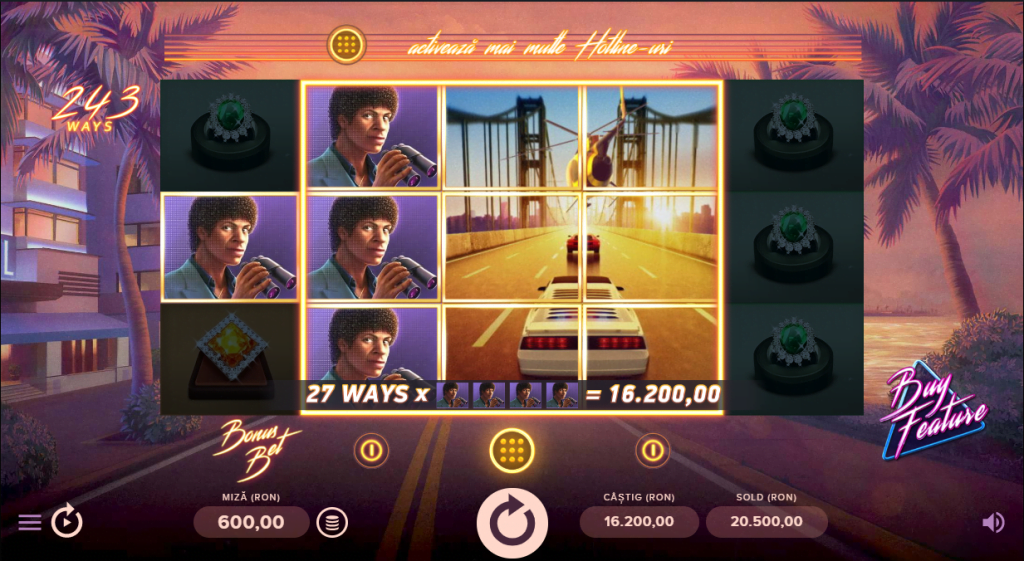This screenshot has height=561, width=1024.
Task: Open the hamburger game menu
Action: 30,523
